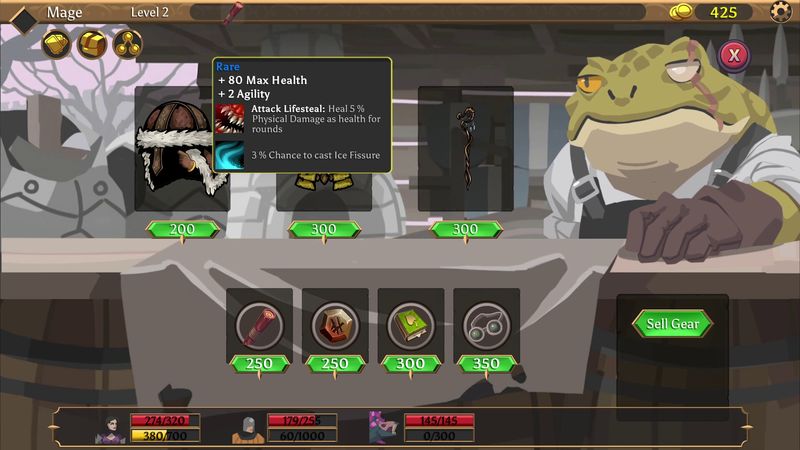Viewport: 800px width, 450px height.
Task: Select the dark-haired mage portrait
Action: [x=110, y=428]
